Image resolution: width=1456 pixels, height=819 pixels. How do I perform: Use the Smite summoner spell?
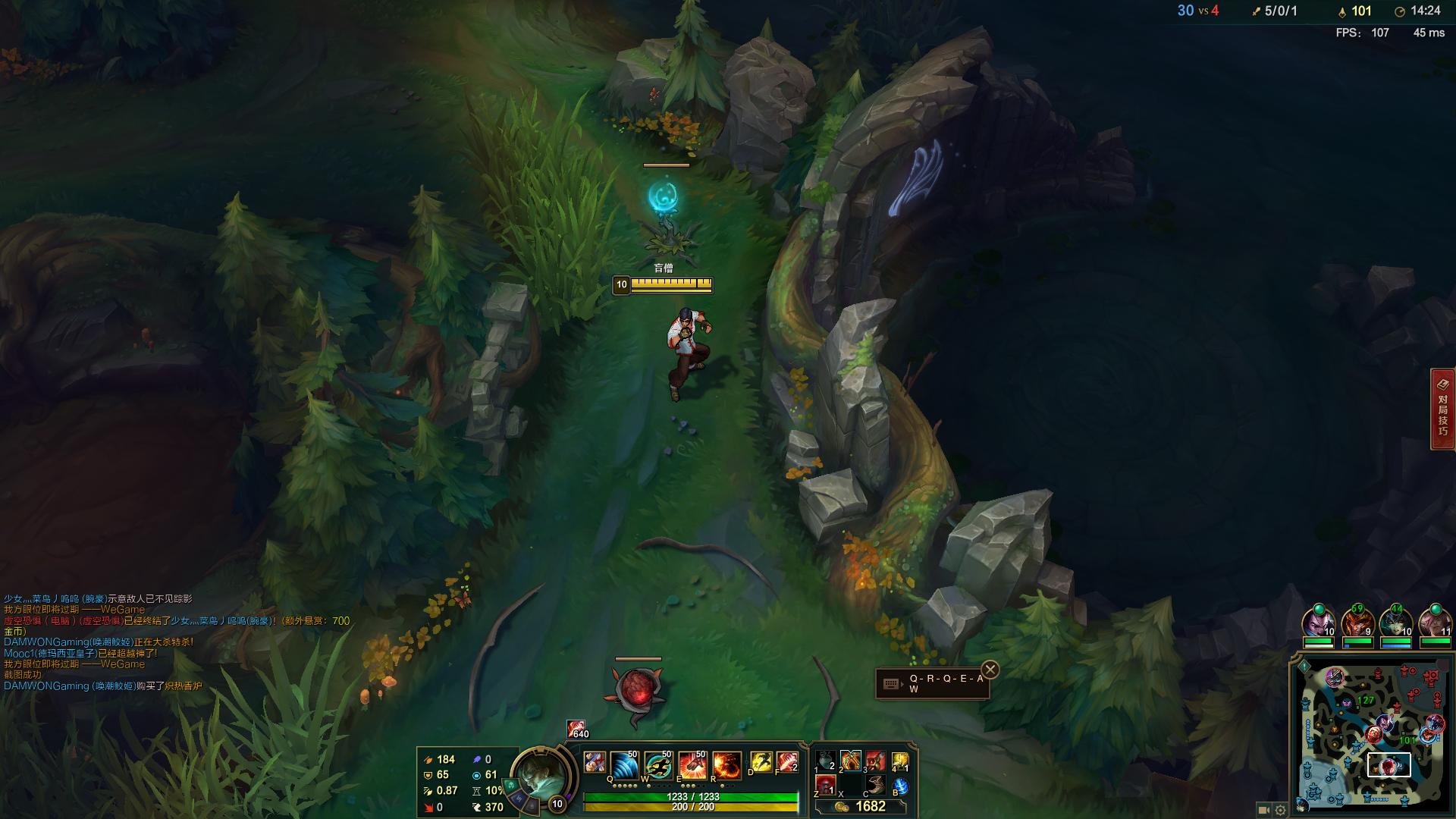point(786,762)
